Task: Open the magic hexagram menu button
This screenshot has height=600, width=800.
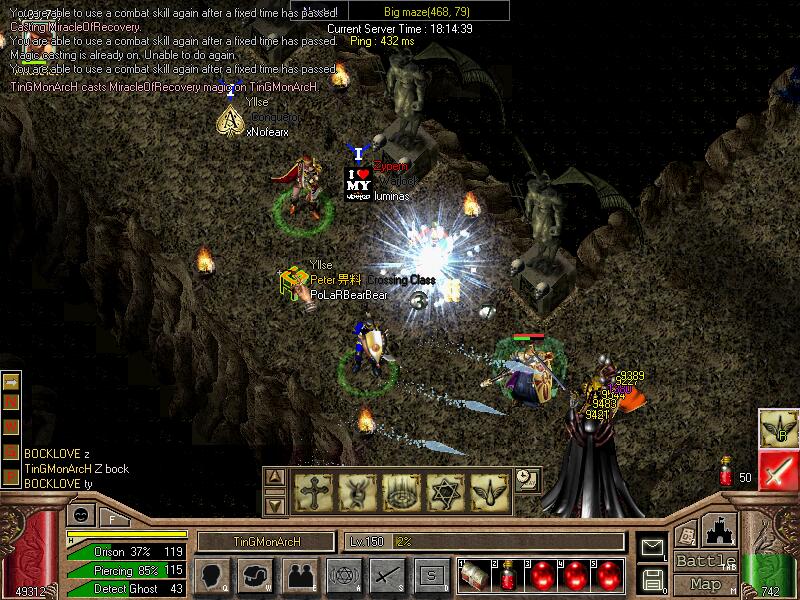Action: point(343,575)
